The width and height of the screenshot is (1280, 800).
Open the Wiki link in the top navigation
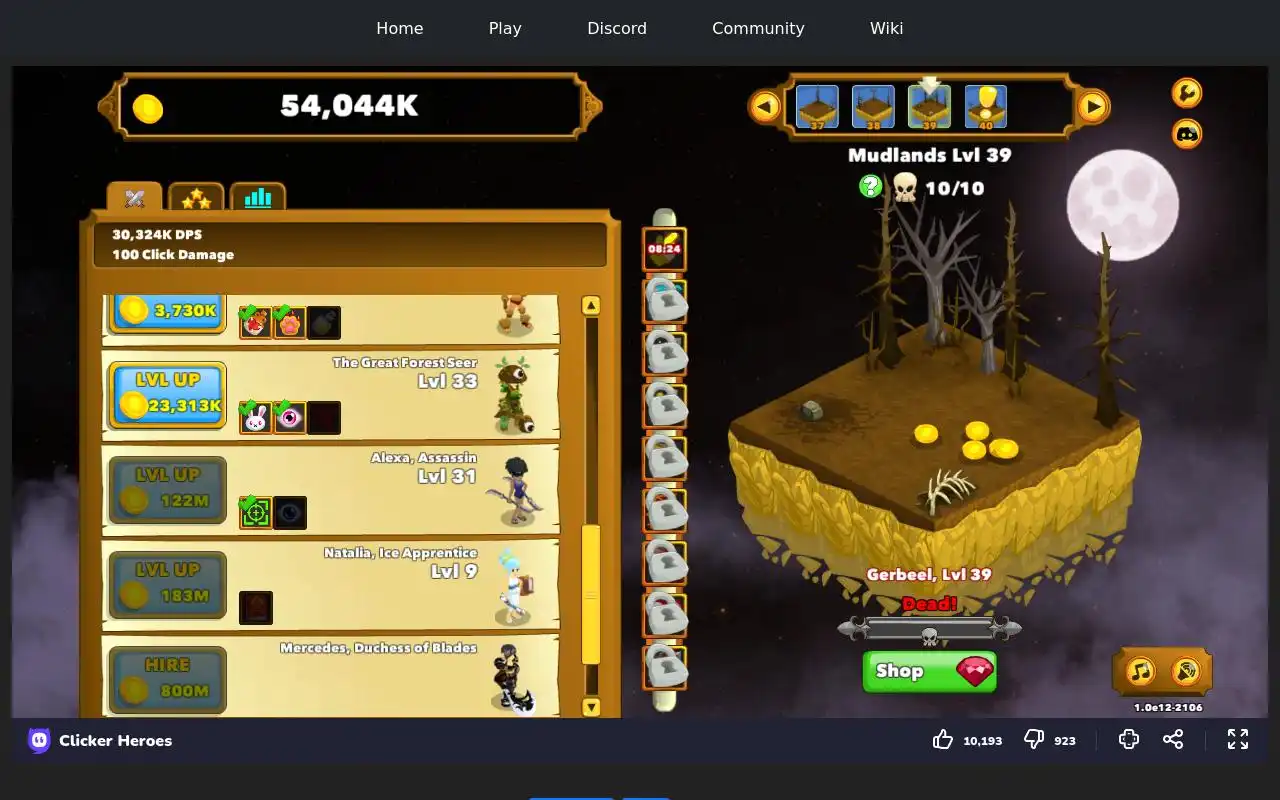point(886,28)
